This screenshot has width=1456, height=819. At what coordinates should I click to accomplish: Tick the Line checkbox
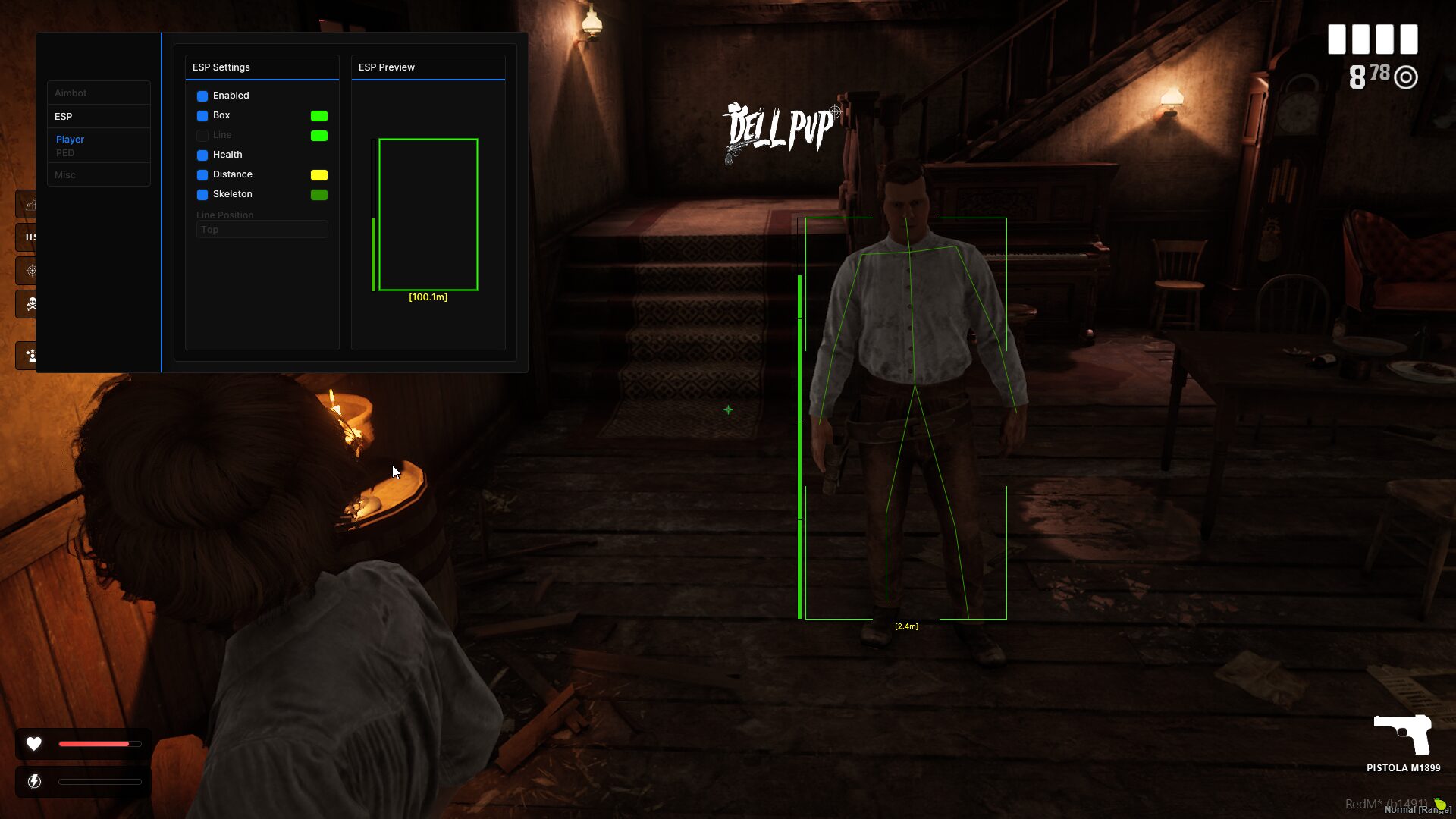pos(202,136)
